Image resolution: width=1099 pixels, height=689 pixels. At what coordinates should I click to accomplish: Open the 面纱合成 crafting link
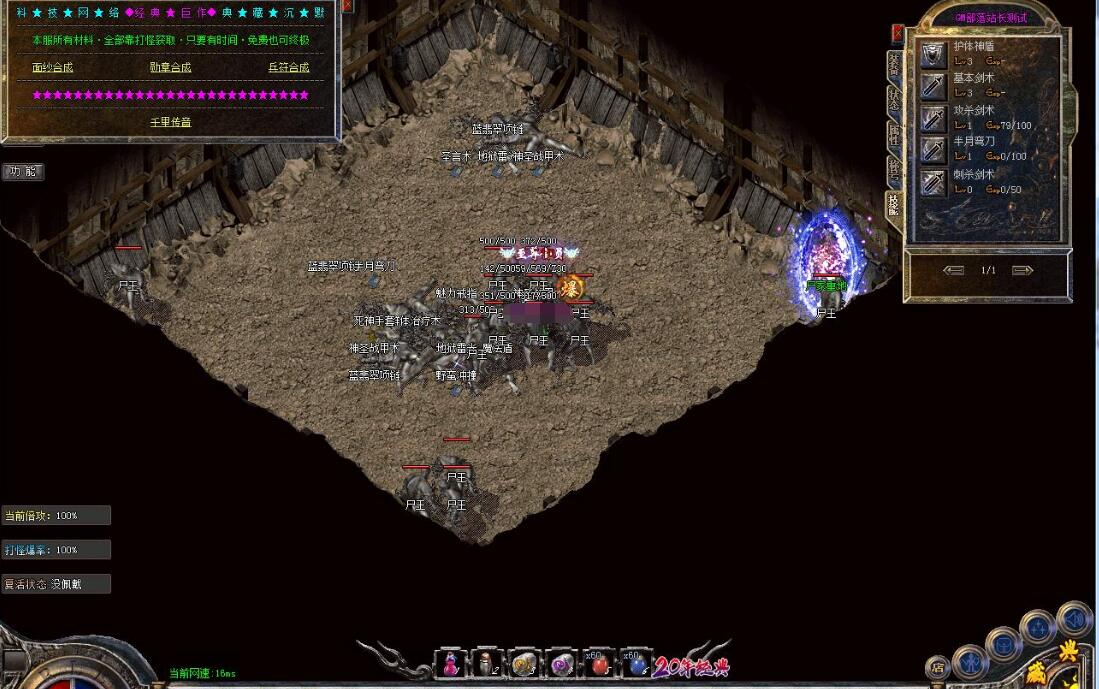tap(53, 68)
